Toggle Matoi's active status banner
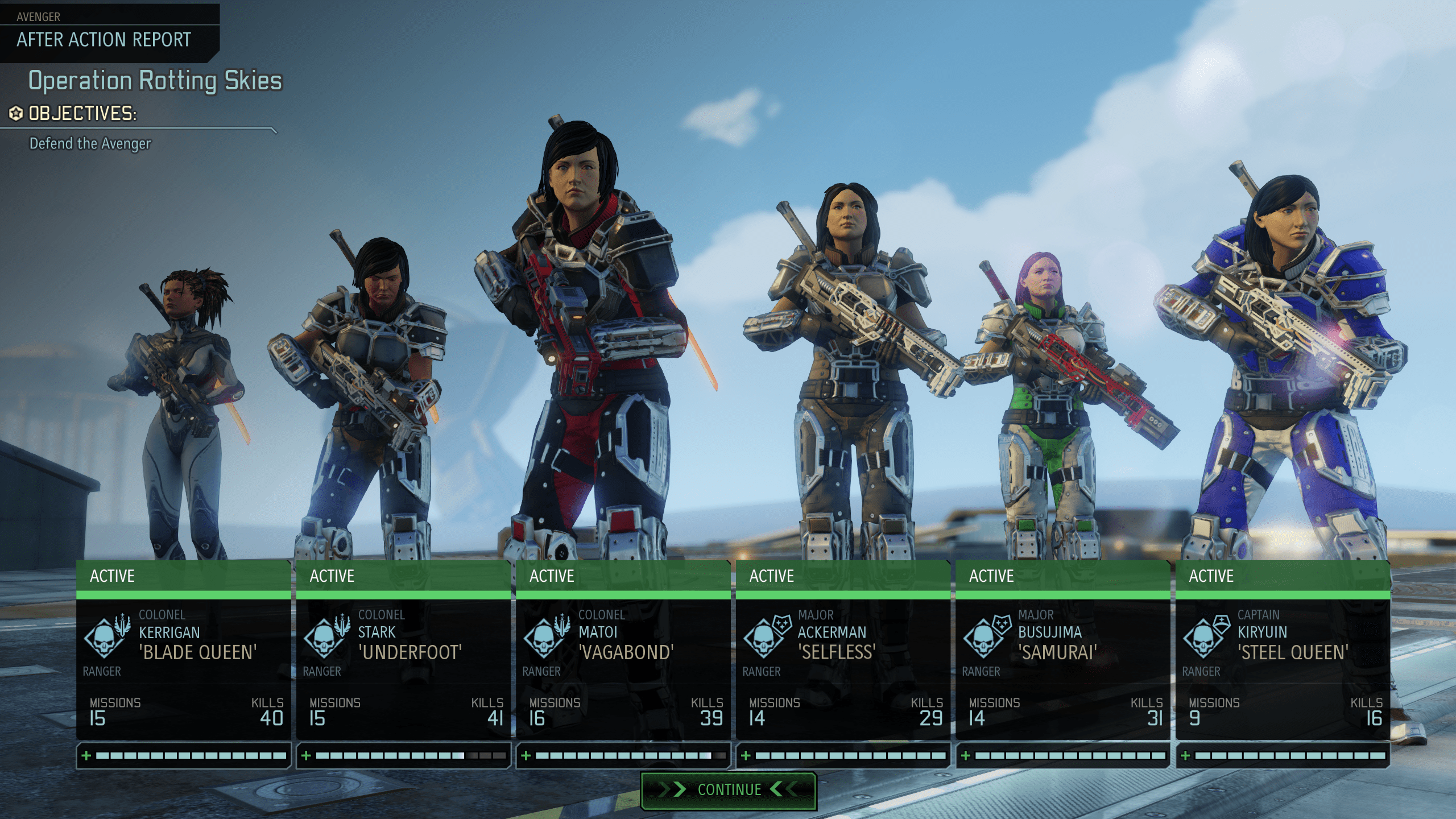Image resolution: width=1456 pixels, height=819 pixels. tap(623, 576)
